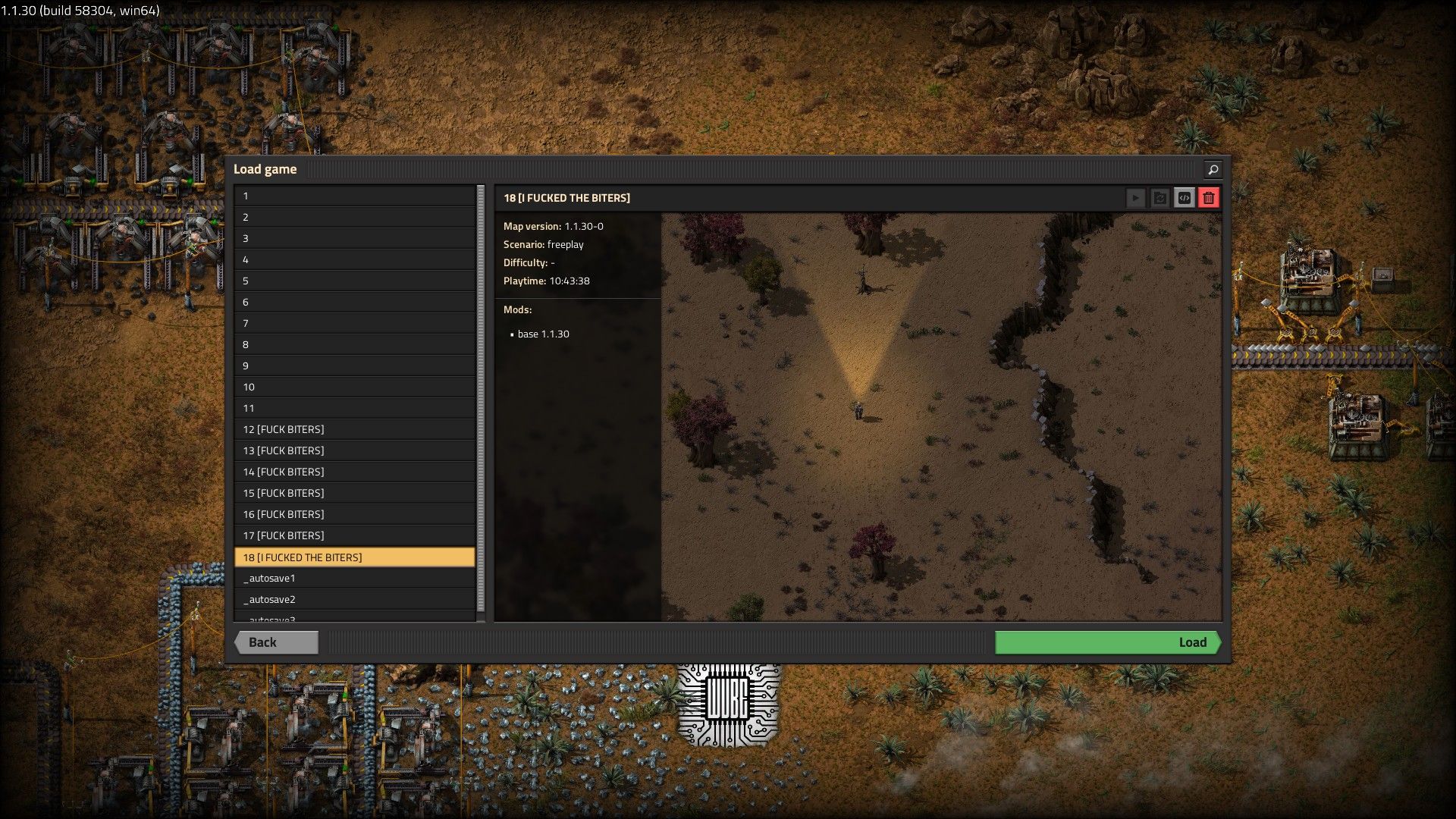
Task: Load the selected save game
Action: [x=1107, y=642]
